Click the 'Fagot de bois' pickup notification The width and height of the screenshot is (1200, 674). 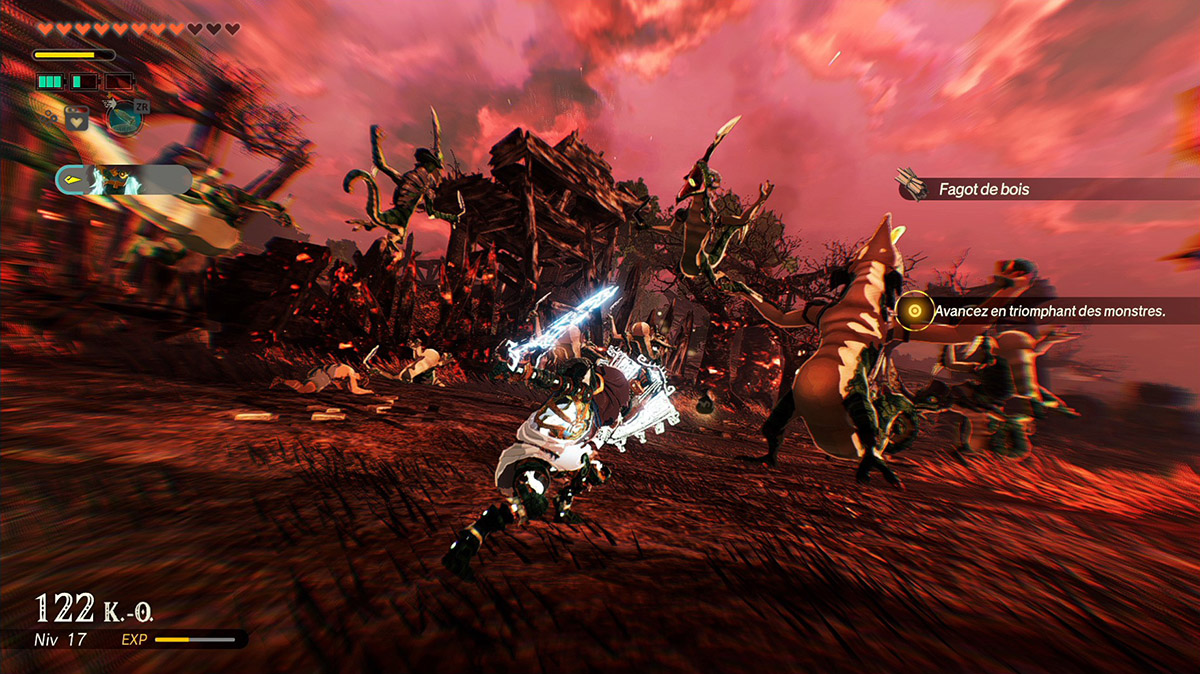(x=1040, y=188)
